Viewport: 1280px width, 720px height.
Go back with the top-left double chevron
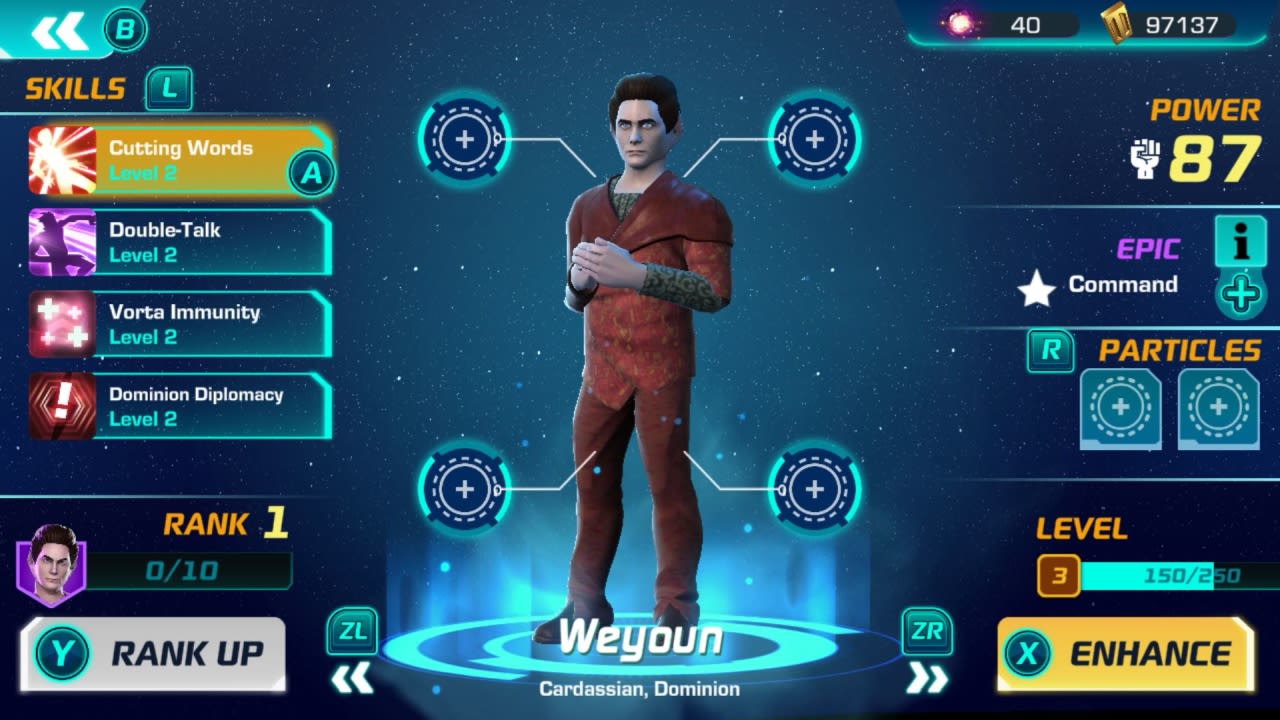click(x=58, y=28)
